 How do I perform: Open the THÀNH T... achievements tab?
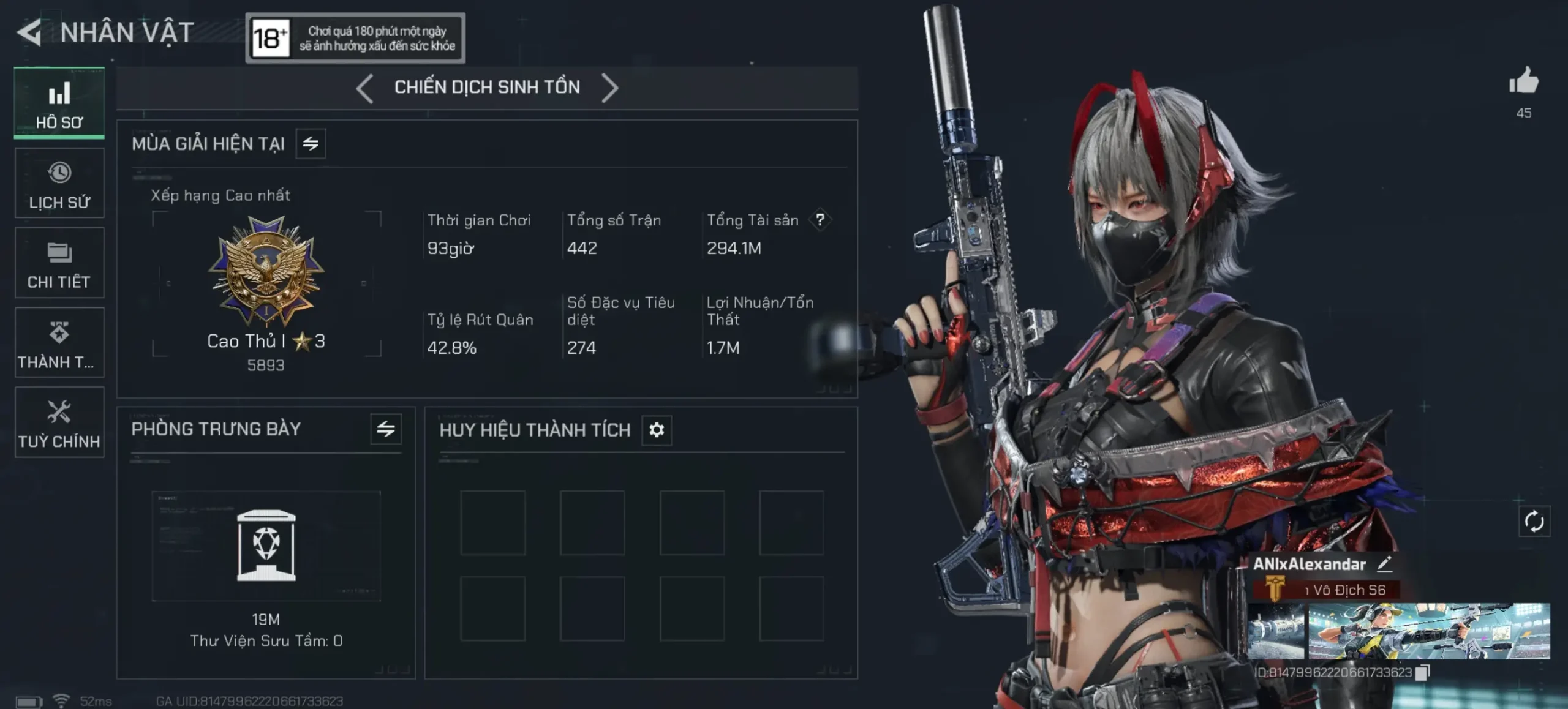coord(59,343)
